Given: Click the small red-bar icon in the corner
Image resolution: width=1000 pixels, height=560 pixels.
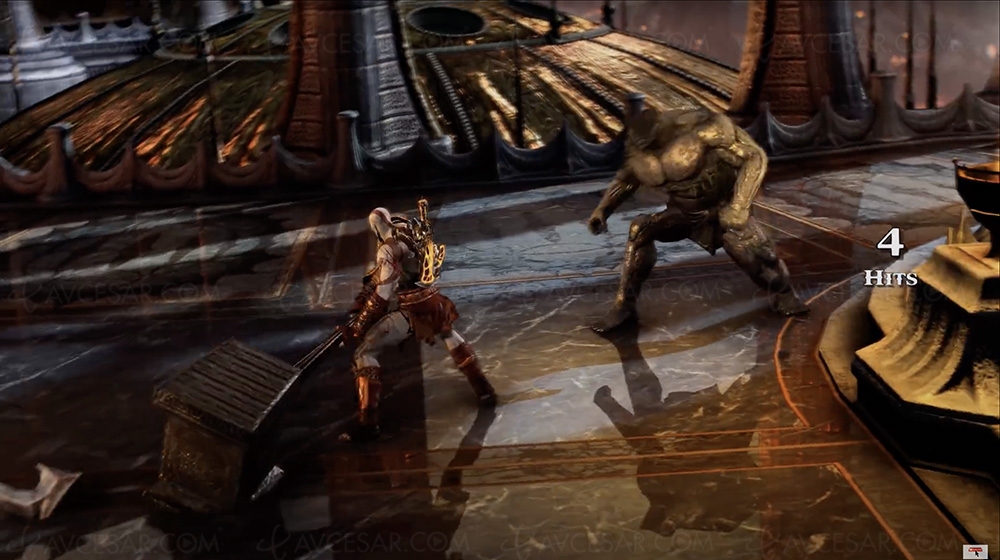Looking at the screenshot, I should [973, 551].
